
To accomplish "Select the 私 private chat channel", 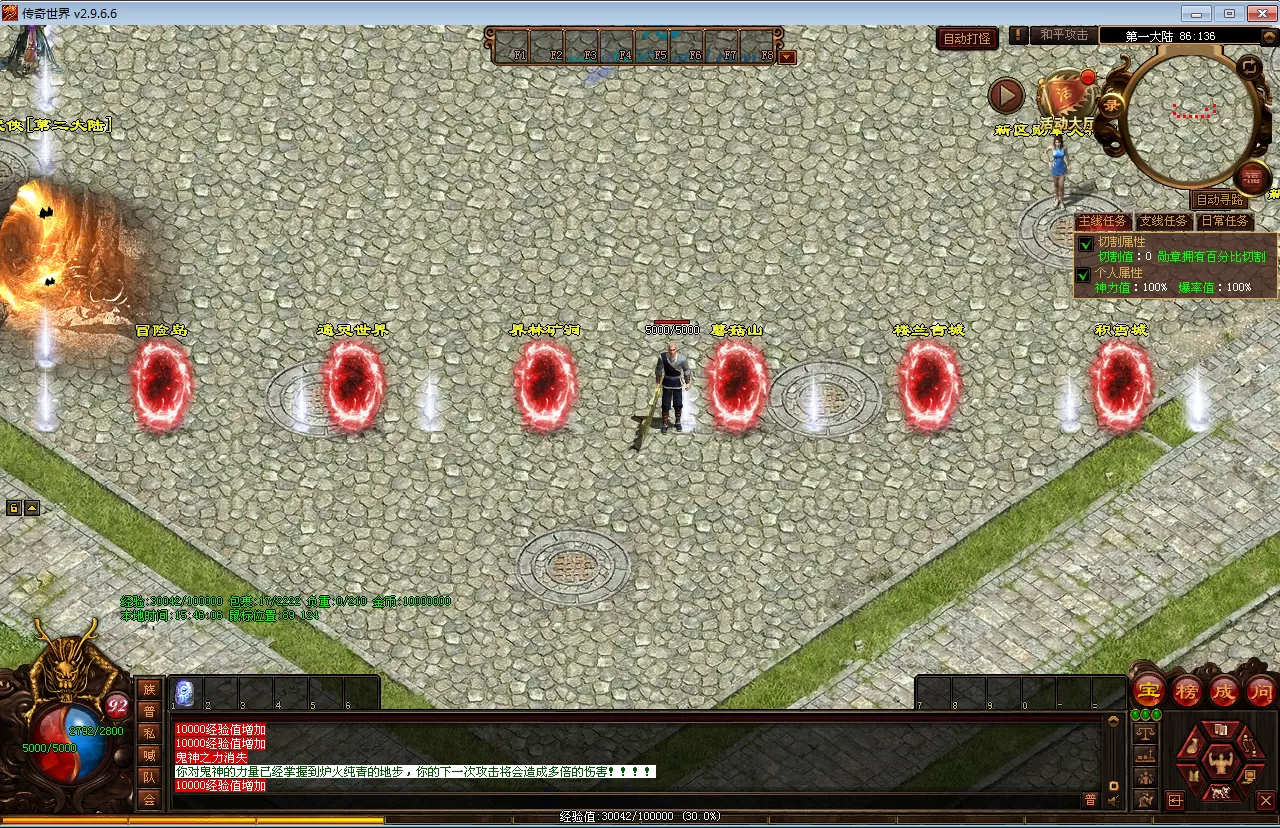I will (x=149, y=733).
